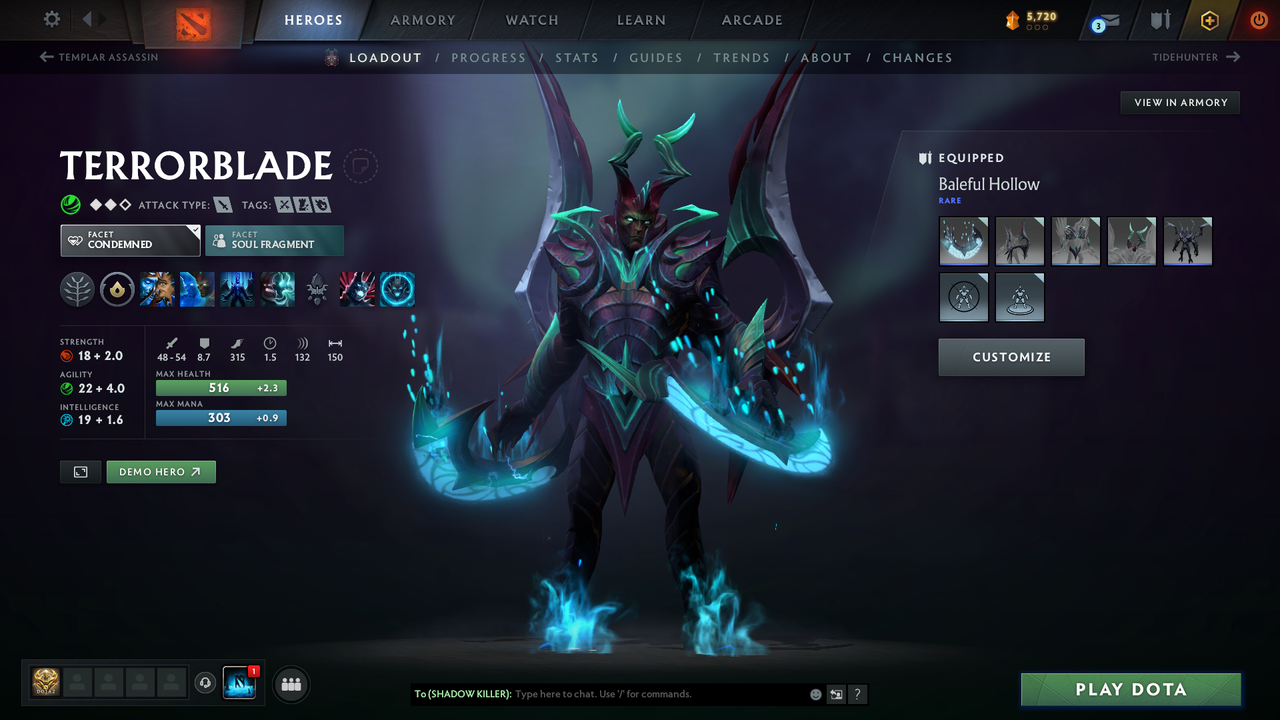Screen dimensions: 1280x720
Task: Open the ARCADE menu
Action: [751, 20]
